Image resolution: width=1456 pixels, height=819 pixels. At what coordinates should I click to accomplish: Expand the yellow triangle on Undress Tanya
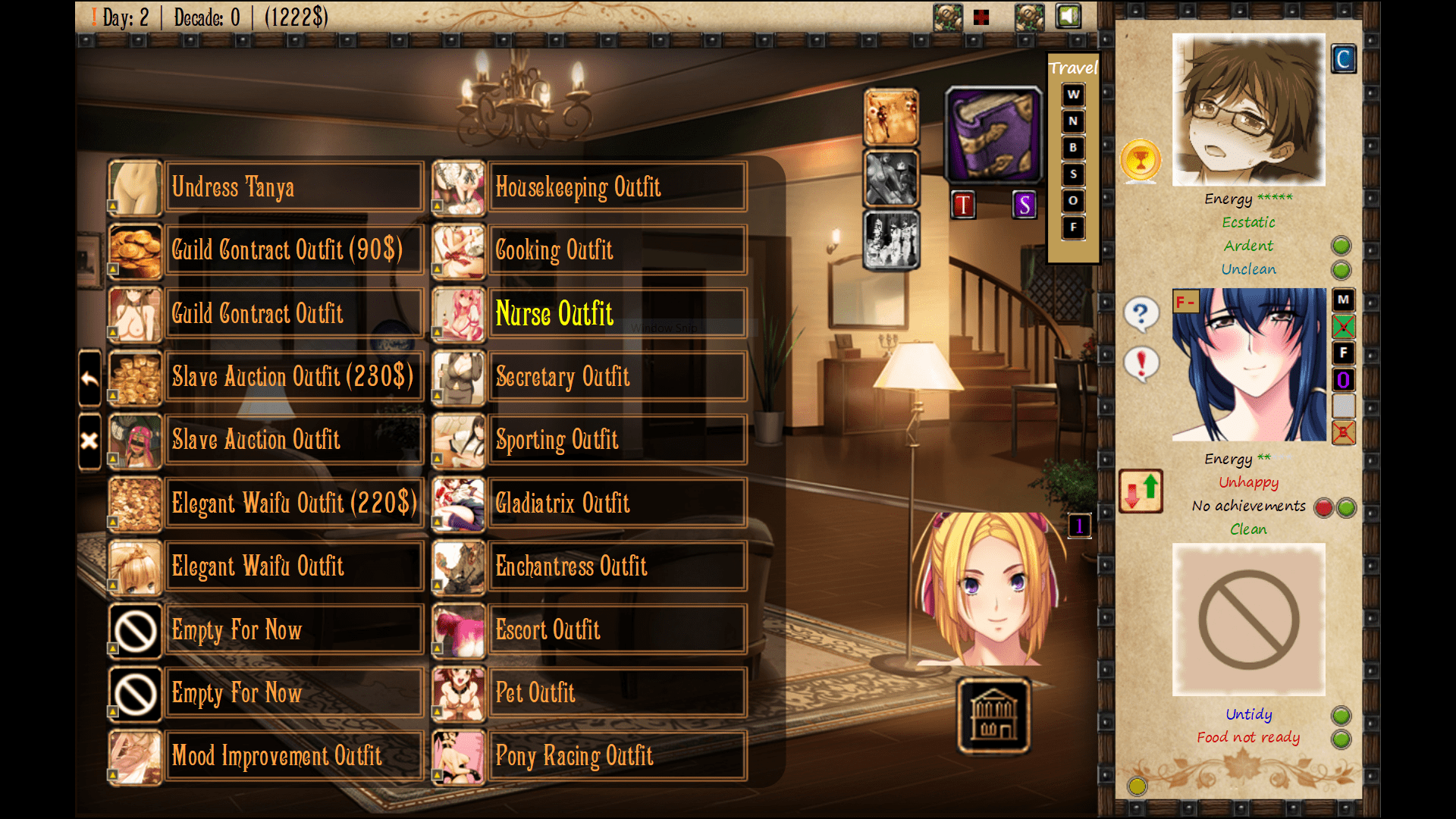(x=114, y=206)
